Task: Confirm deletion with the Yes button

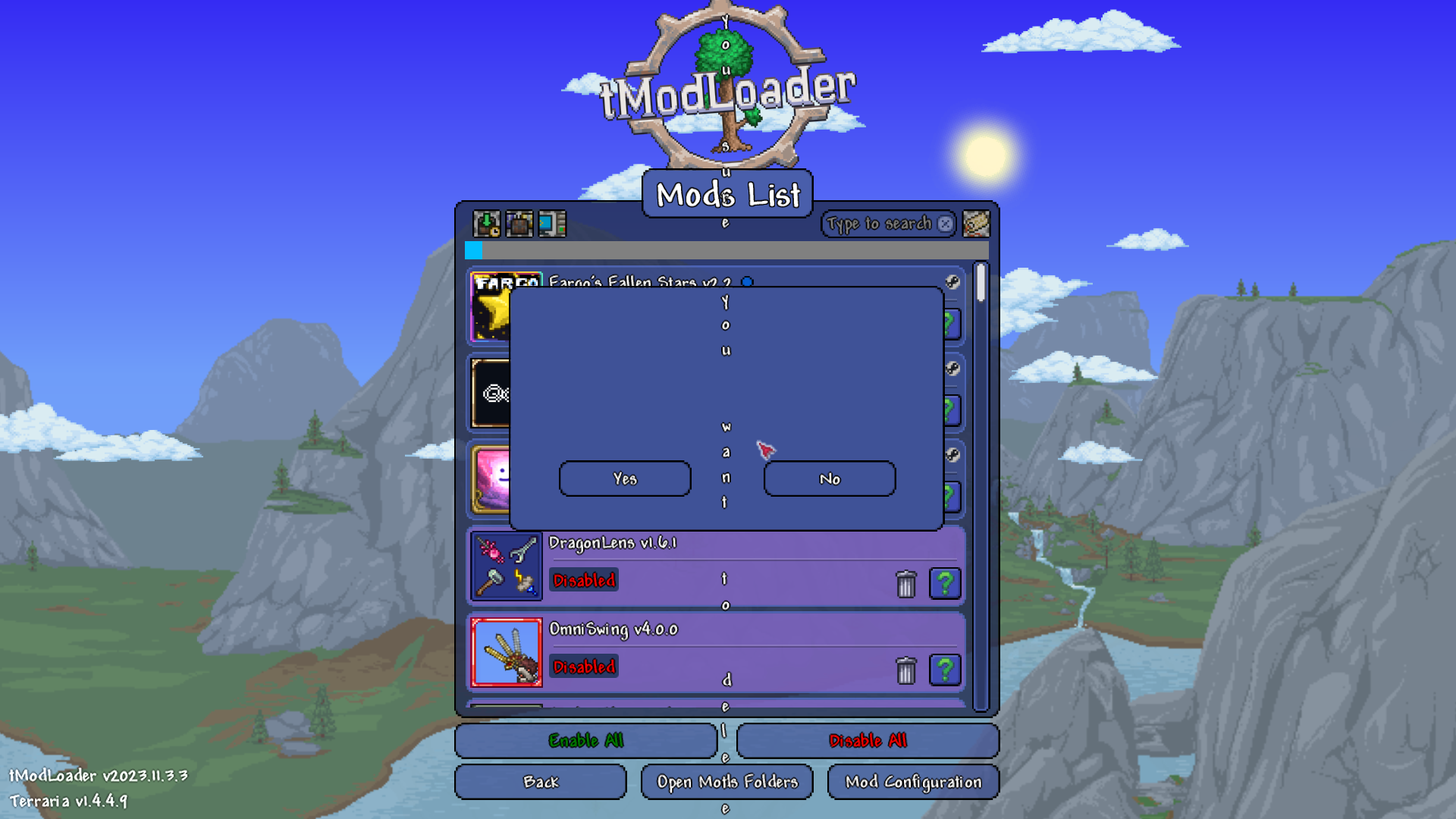Action: click(625, 479)
